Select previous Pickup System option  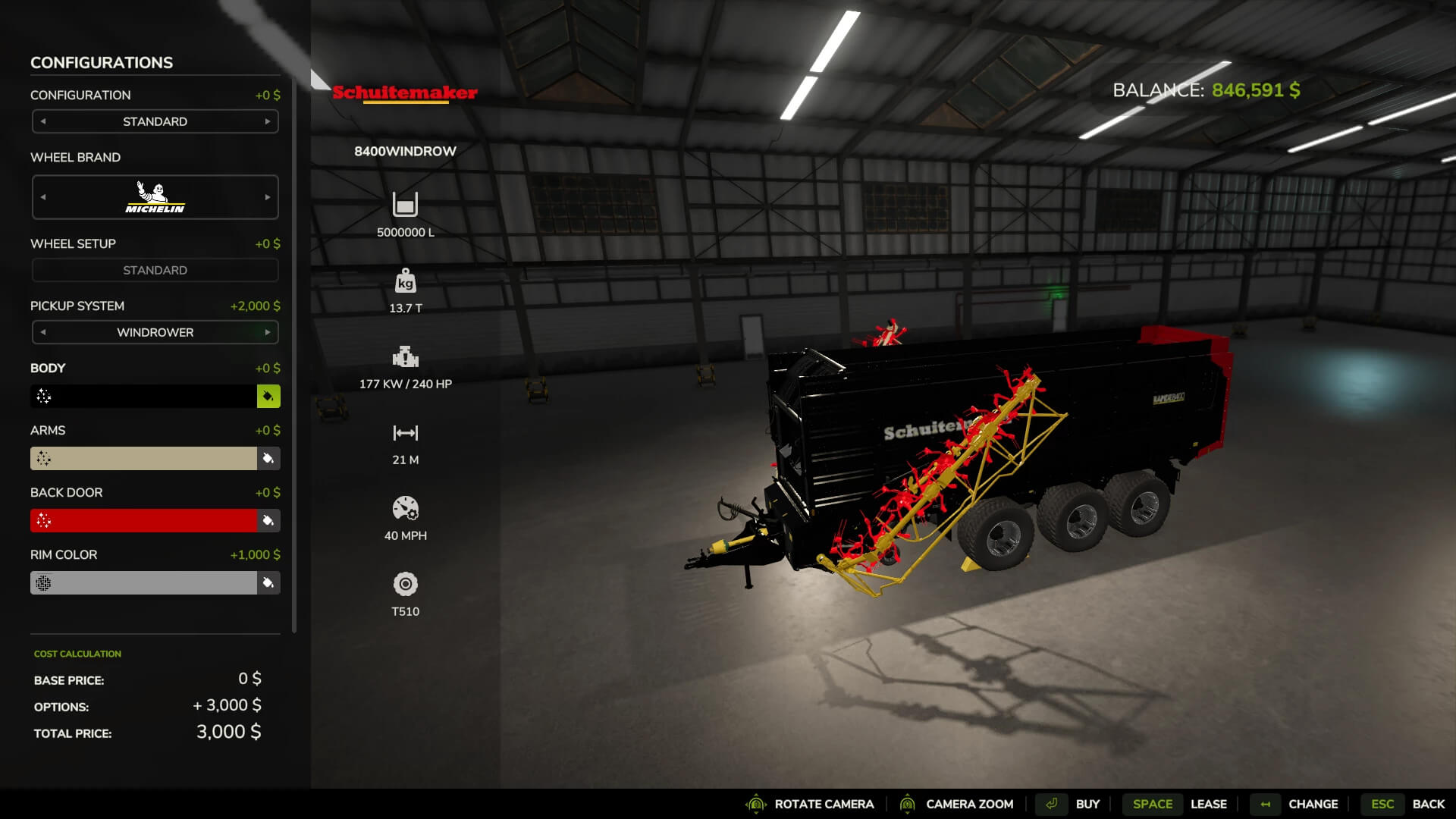point(43,332)
